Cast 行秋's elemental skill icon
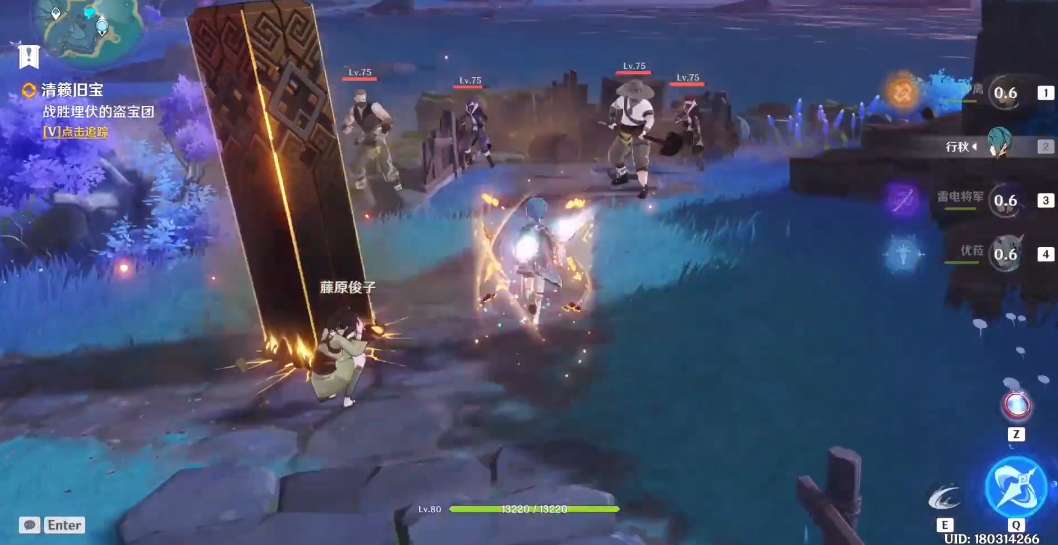This screenshot has height=545, width=1058. tap(944, 495)
